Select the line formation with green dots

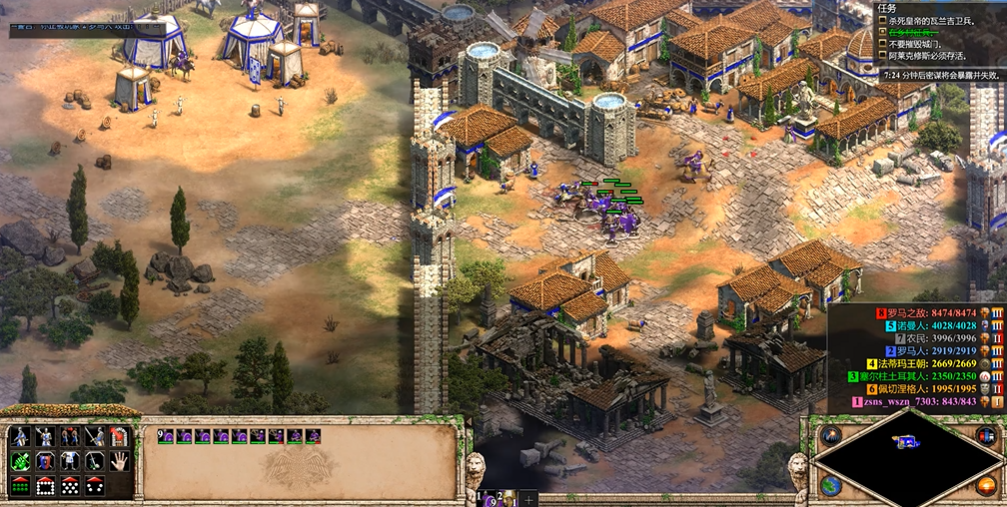click(19, 486)
